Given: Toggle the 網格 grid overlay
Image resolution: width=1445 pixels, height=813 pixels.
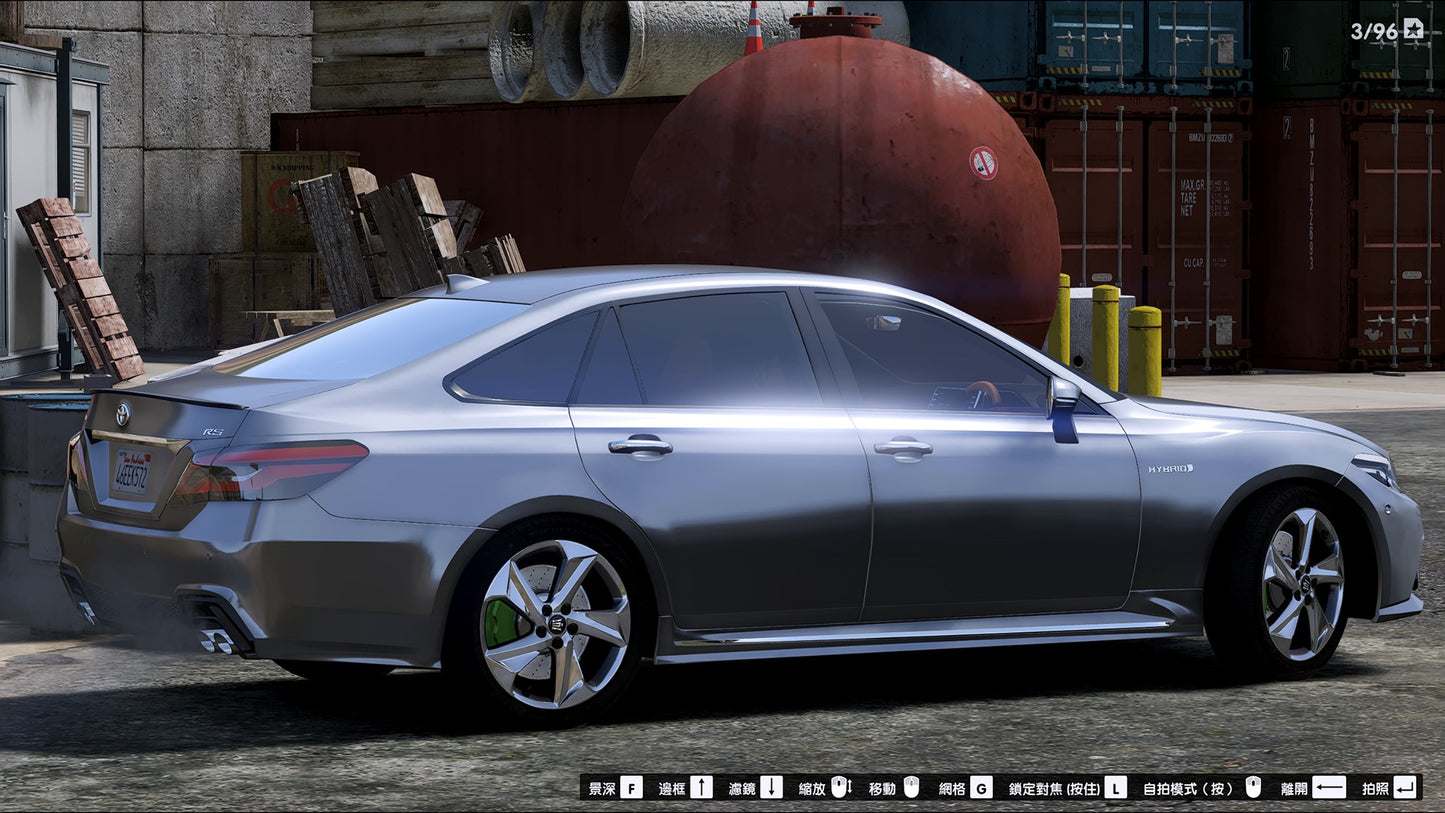Looking at the screenshot, I should [x=954, y=788].
